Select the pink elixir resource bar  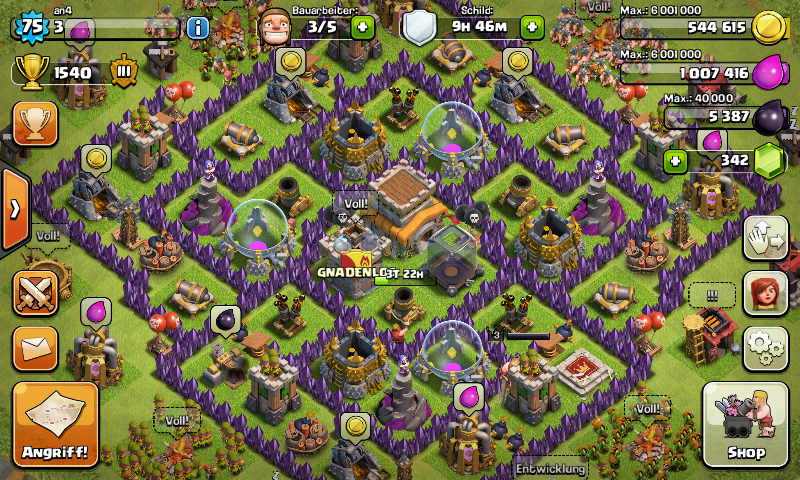698,73
